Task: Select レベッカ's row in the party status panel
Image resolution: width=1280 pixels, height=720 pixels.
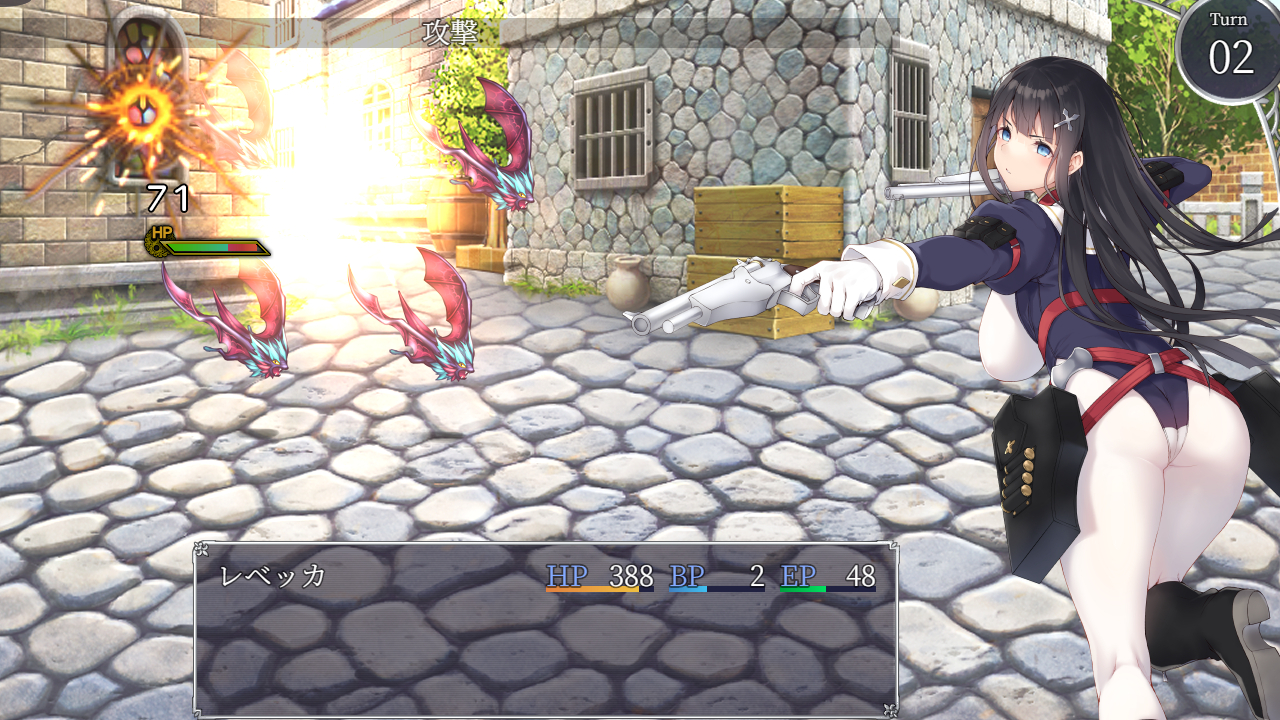Action: [x=545, y=577]
